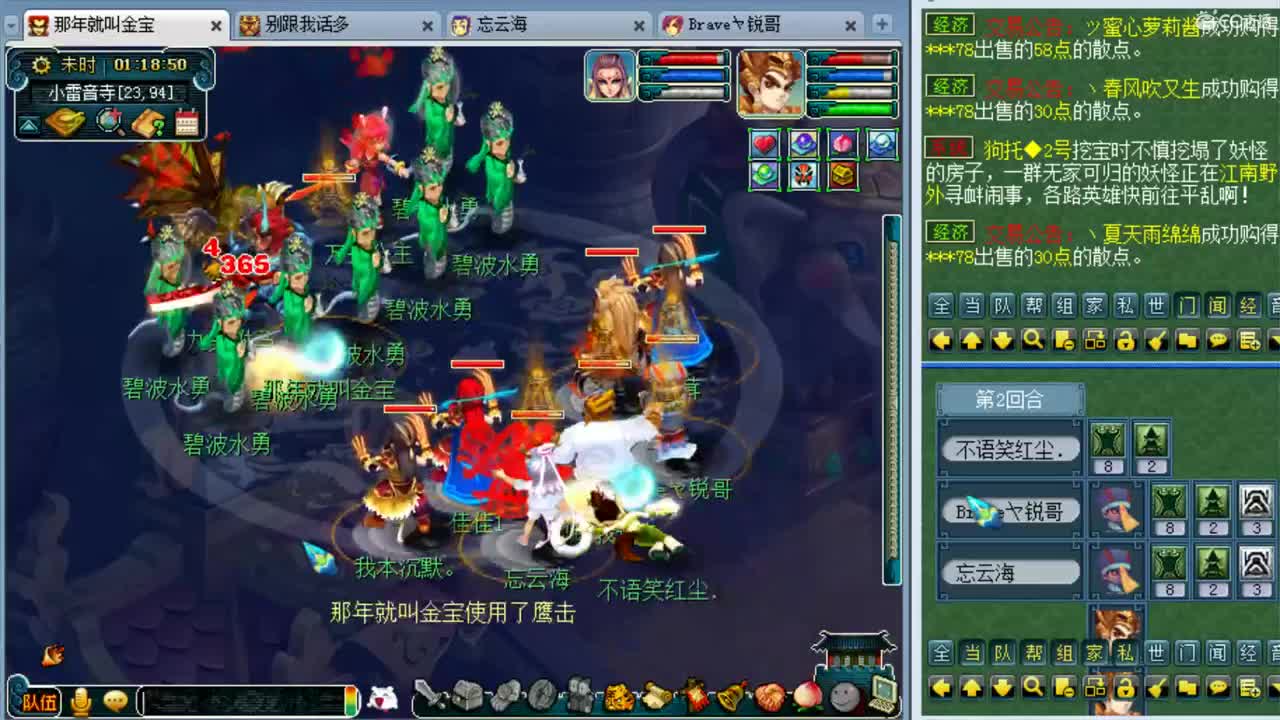Toggle the microphone voice icon at bottom left
This screenshot has height=720, width=1280.
pyautogui.click(x=82, y=701)
